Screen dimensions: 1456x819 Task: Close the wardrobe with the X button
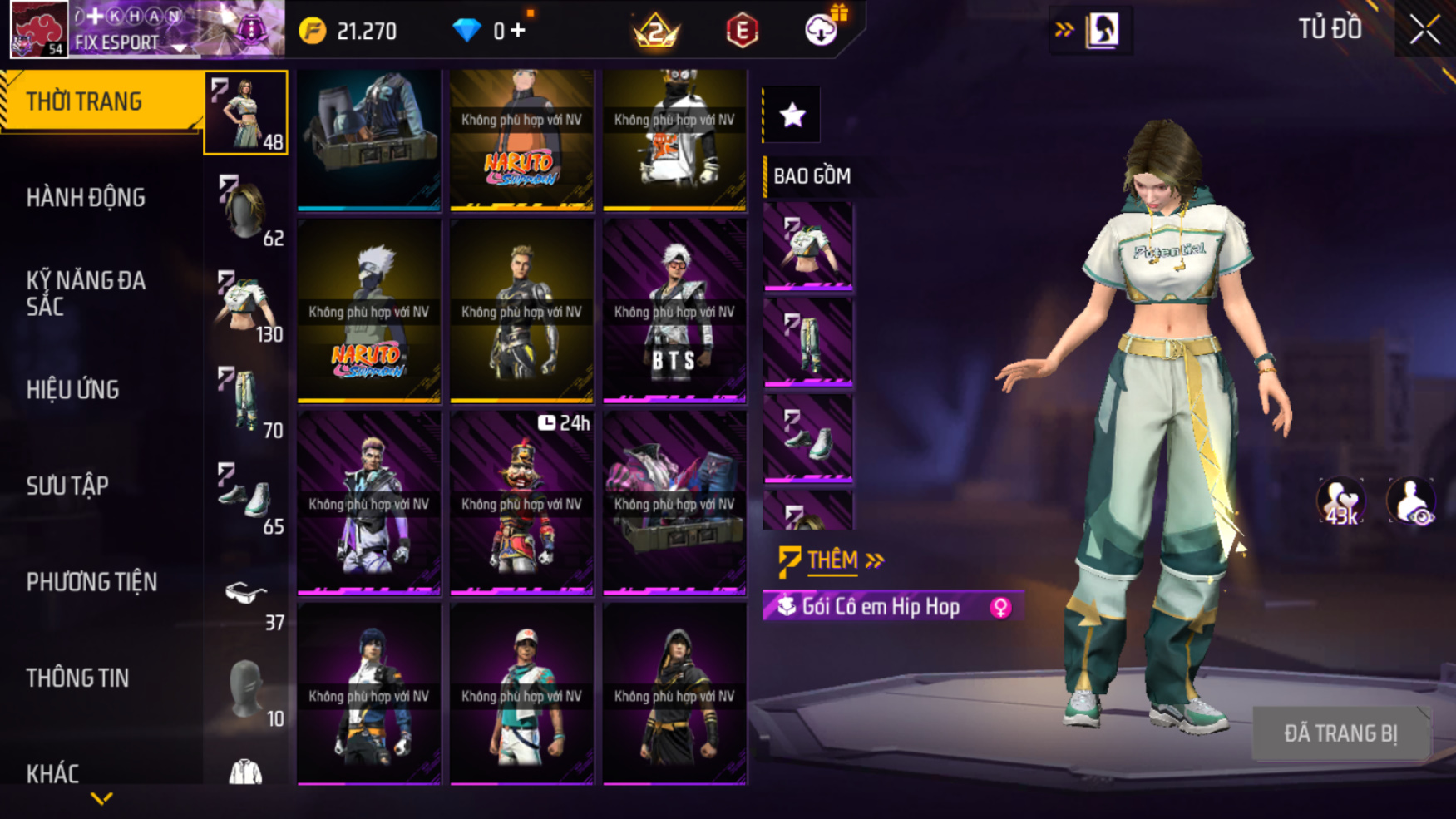pos(1424,30)
